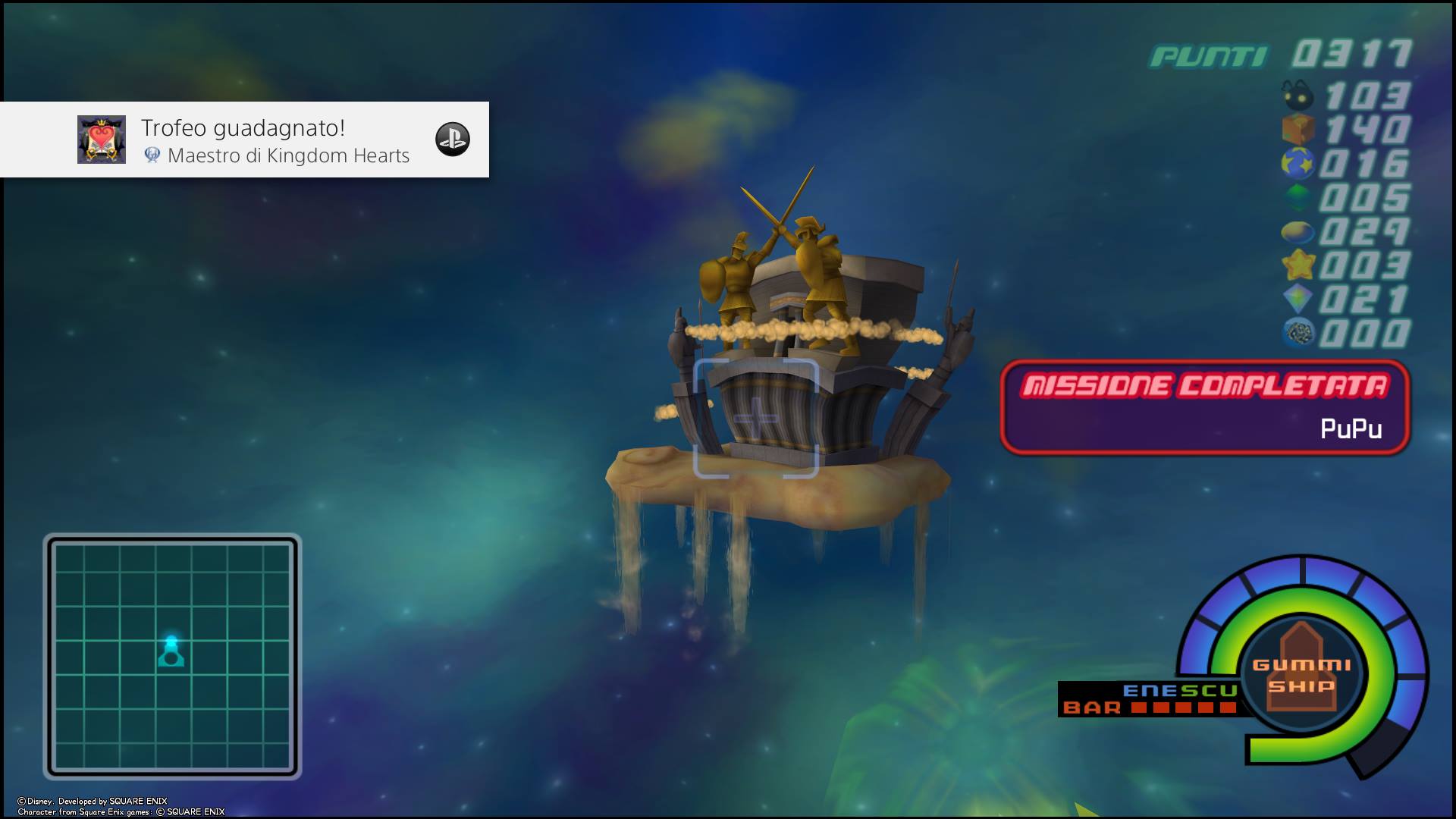This screenshot has height=819, width=1456.
Task: Click the Missione Completata PuPu banner
Action: tap(1204, 407)
